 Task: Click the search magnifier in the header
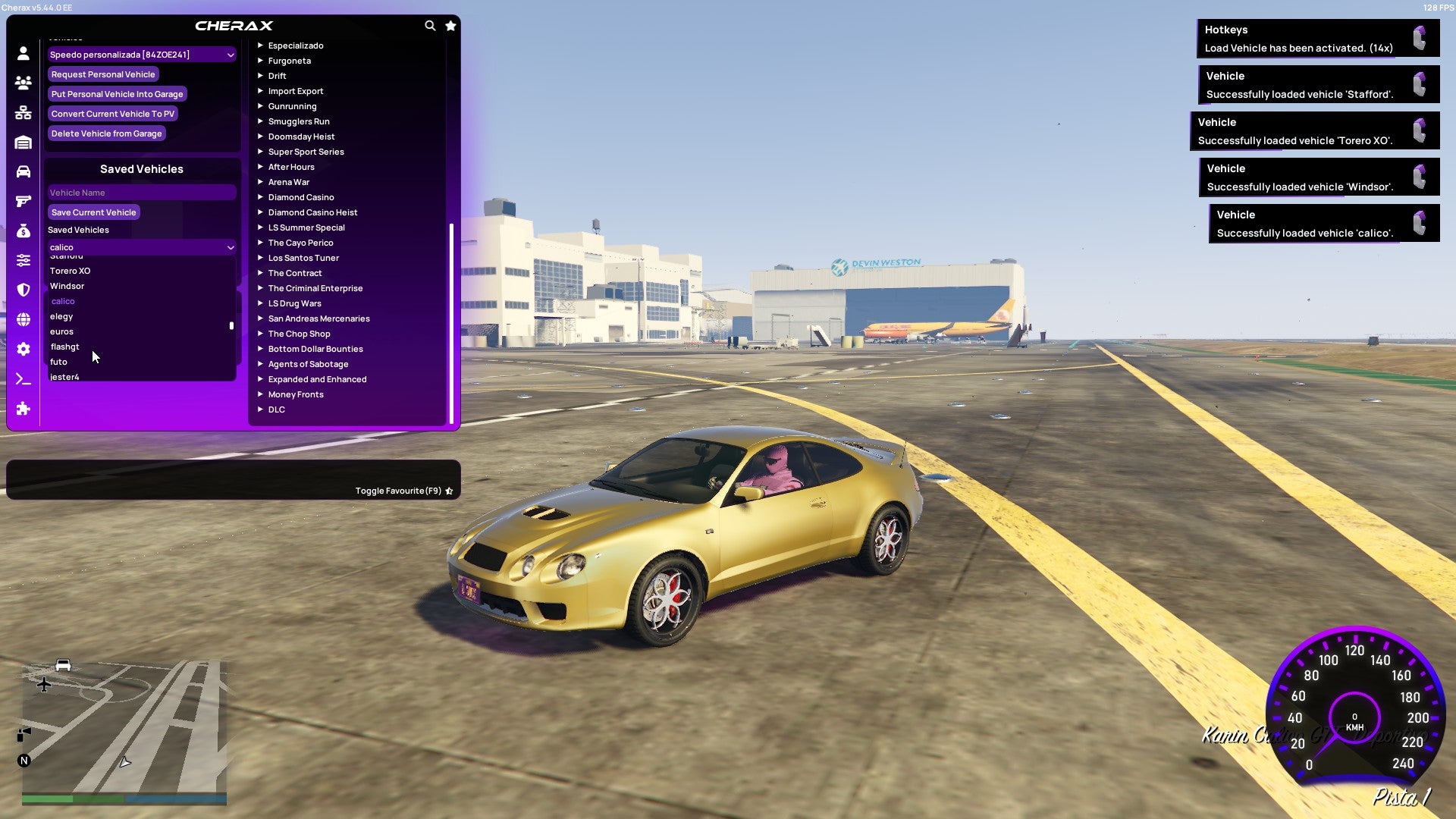430,25
